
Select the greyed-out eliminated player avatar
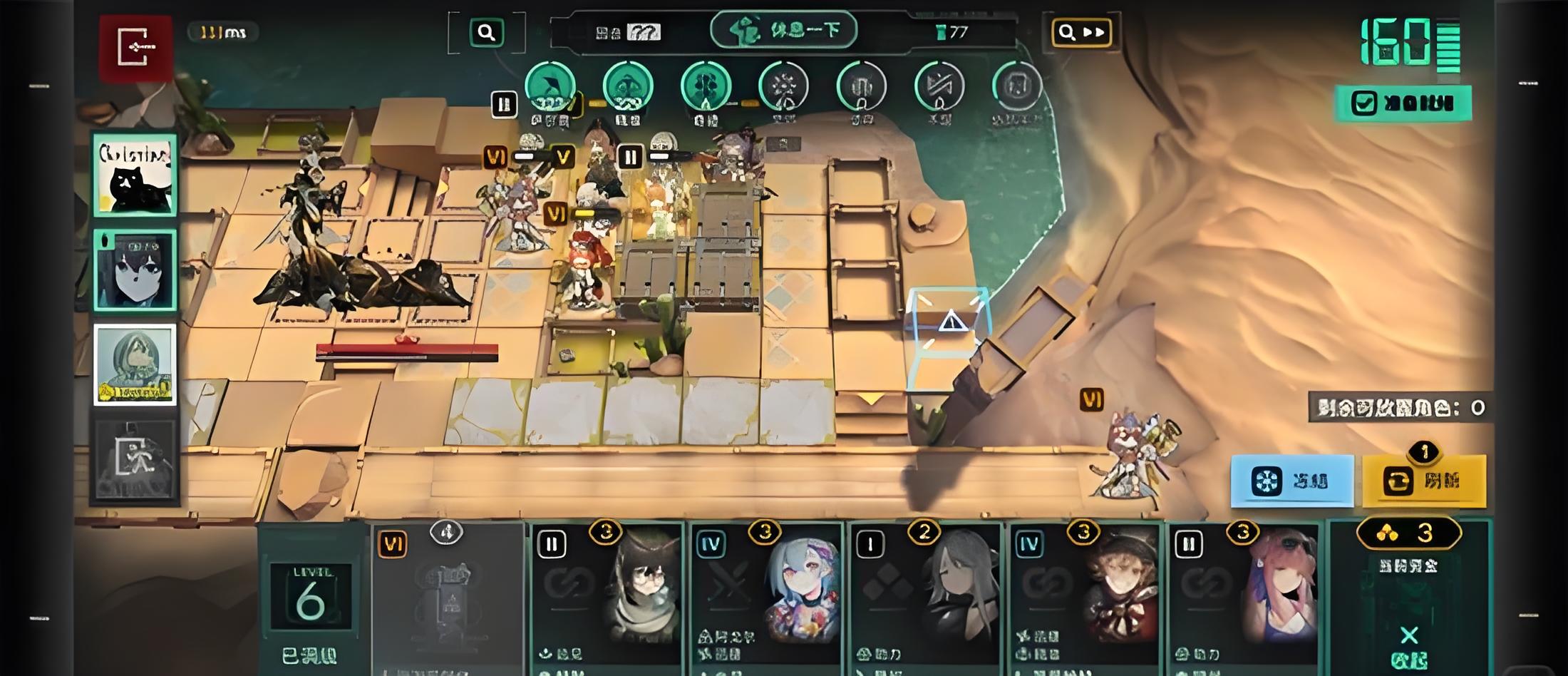pyautogui.click(x=135, y=460)
